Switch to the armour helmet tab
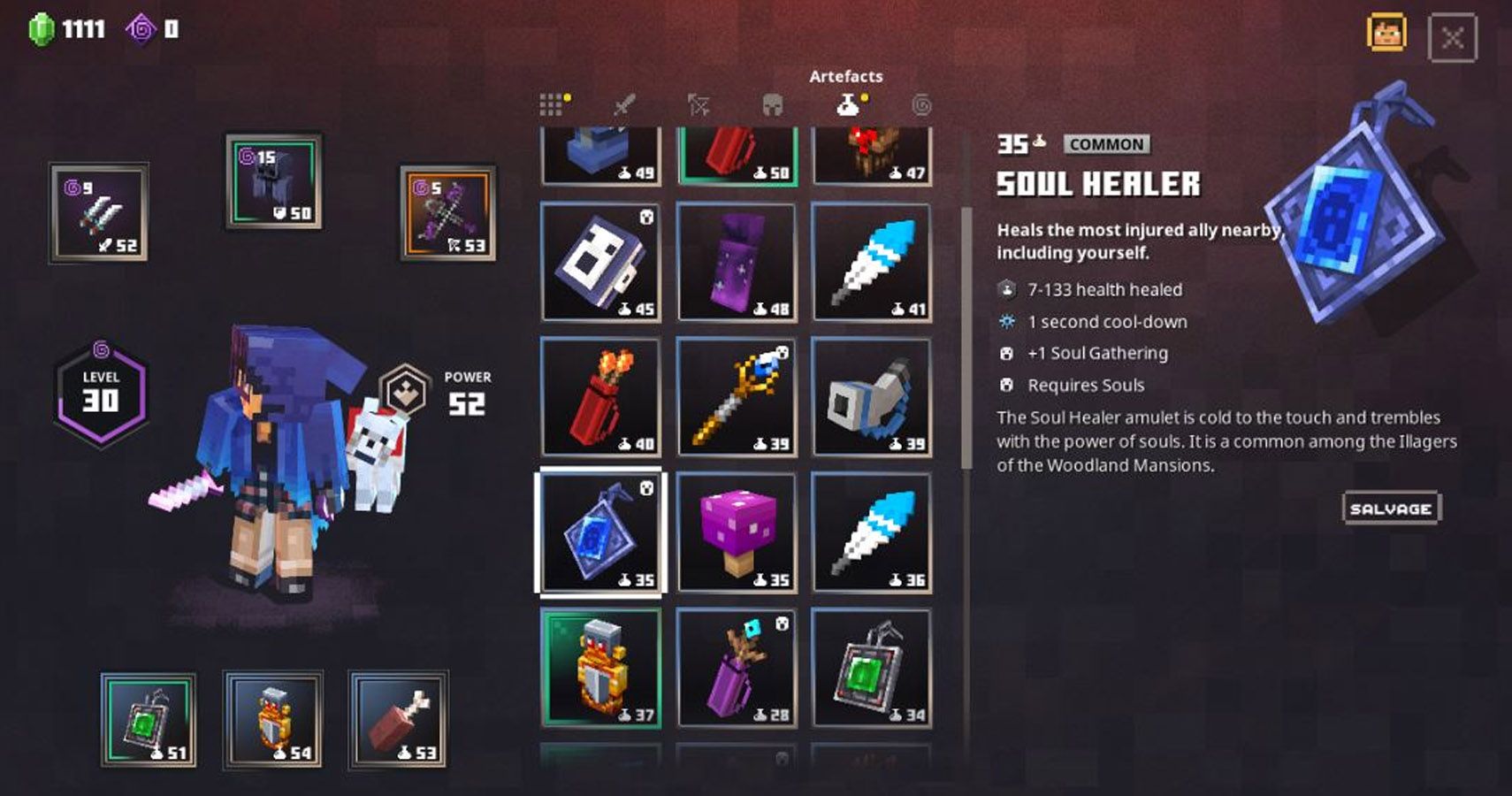Image resolution: width=1512 pixels, height=796 pixels. tap(773, 105)
